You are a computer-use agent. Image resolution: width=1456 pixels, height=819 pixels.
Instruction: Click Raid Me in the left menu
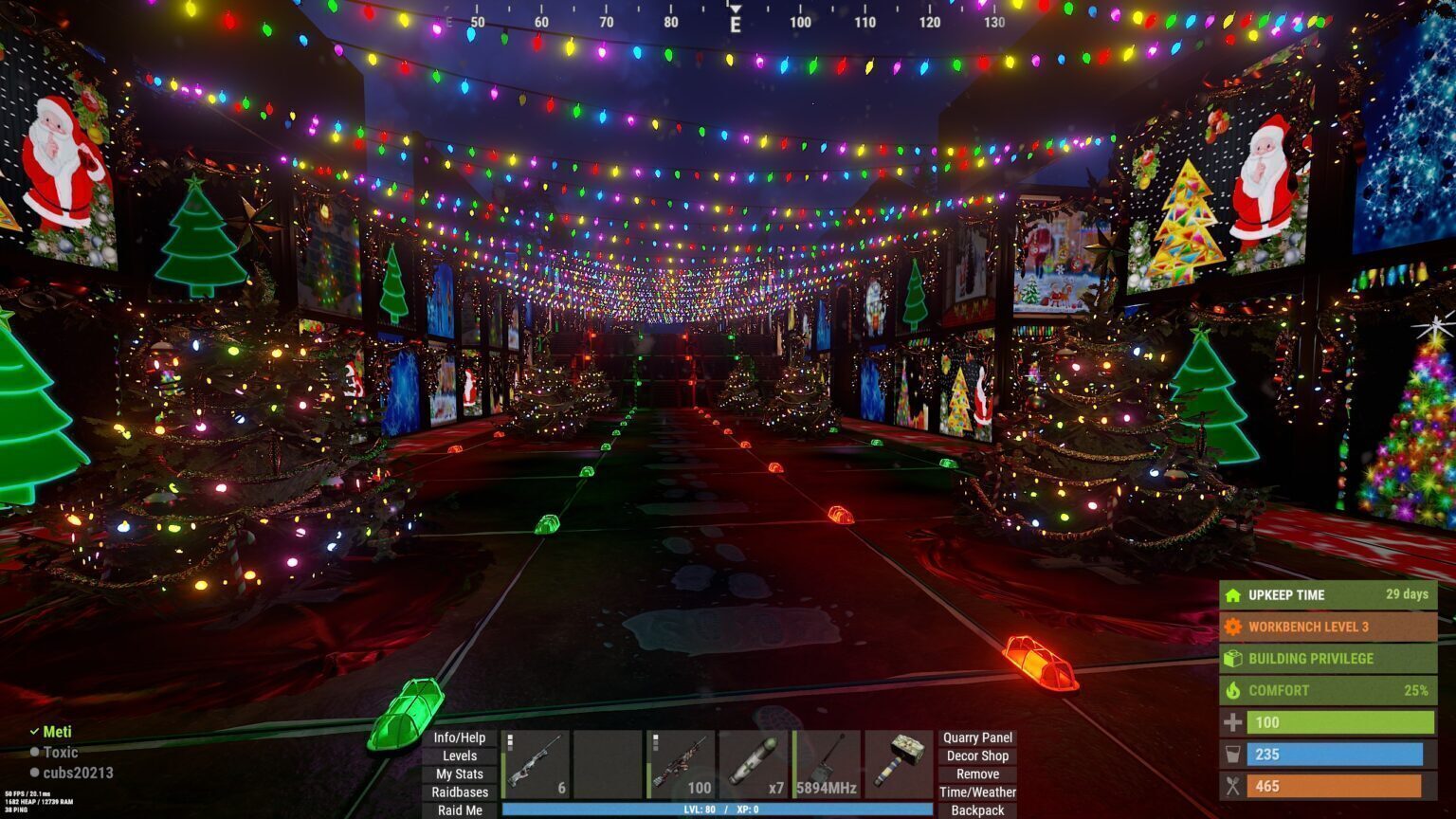point(459,810)
